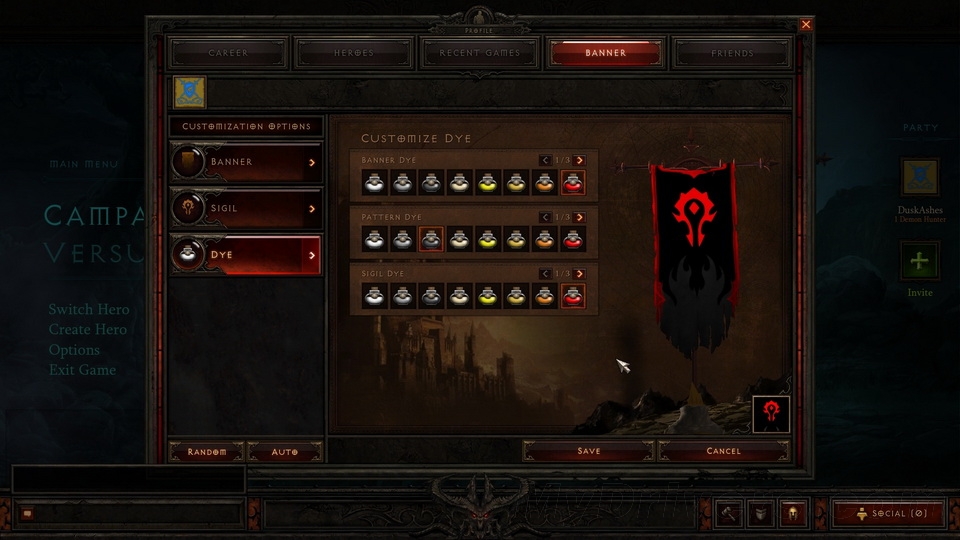The image size is (960, 540).
Task: Open Banner customization options
Action: click(246, 162)
